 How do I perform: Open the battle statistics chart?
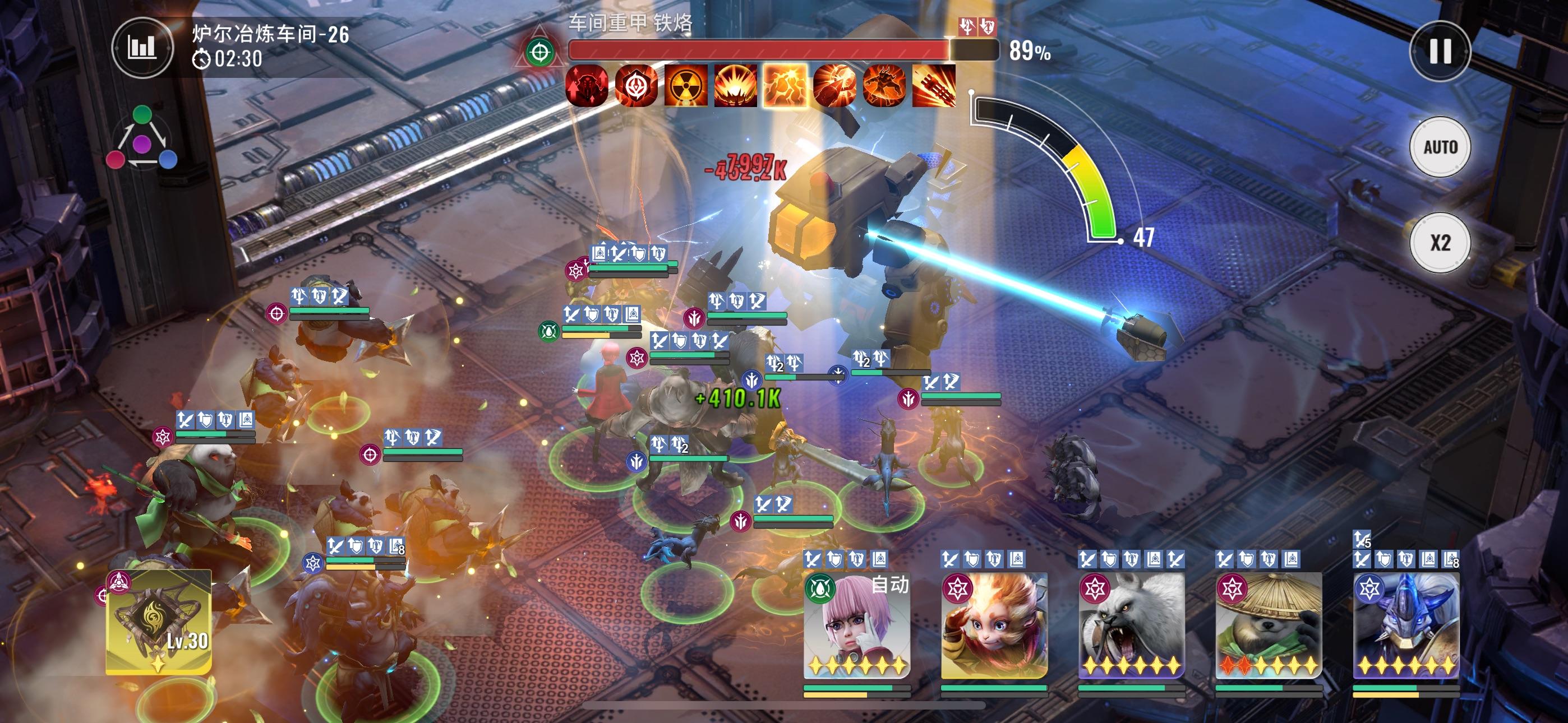point(142,48)
